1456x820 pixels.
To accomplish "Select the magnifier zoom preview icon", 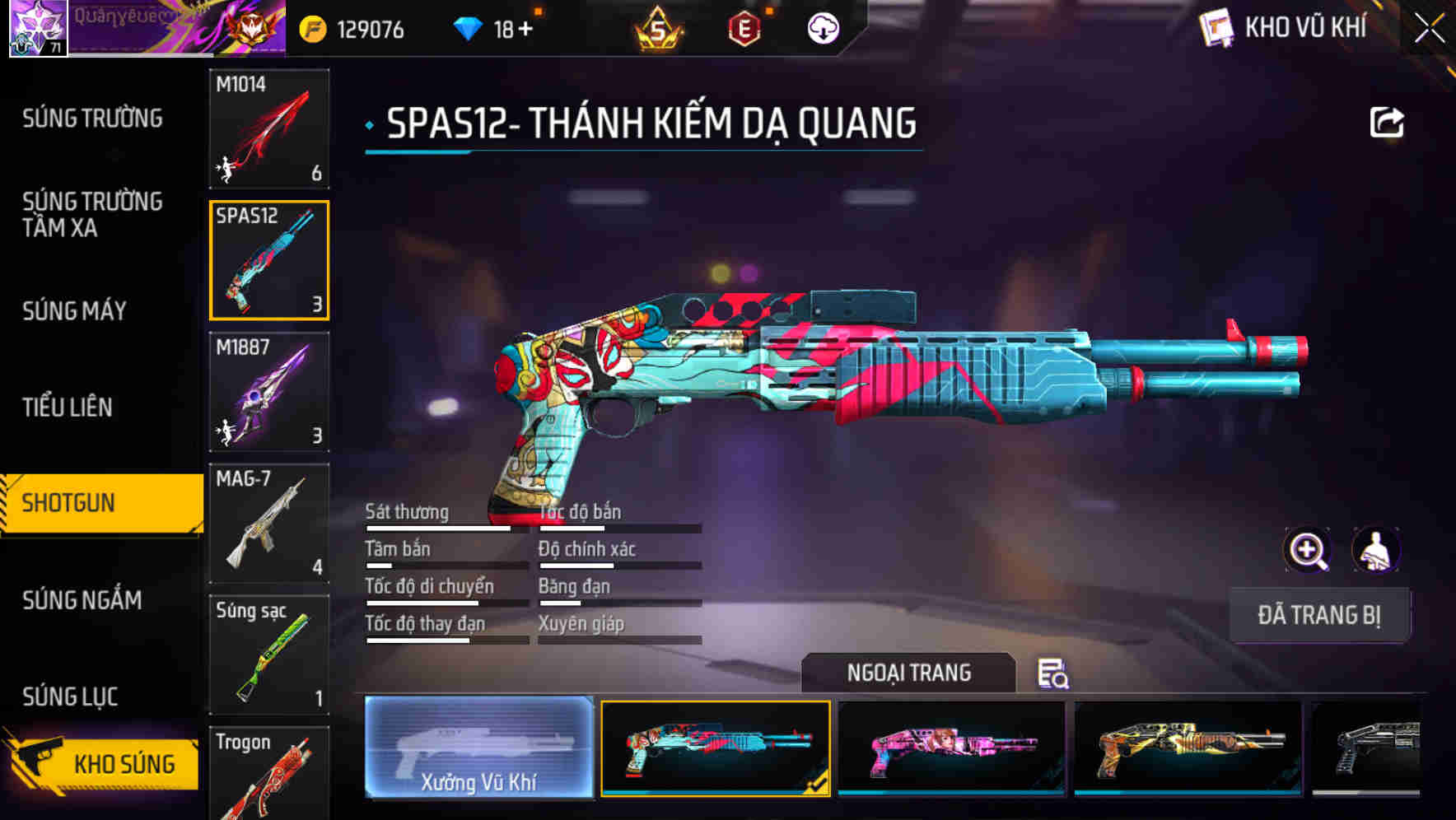I will pyautogui.click(x=1308, y=550).
